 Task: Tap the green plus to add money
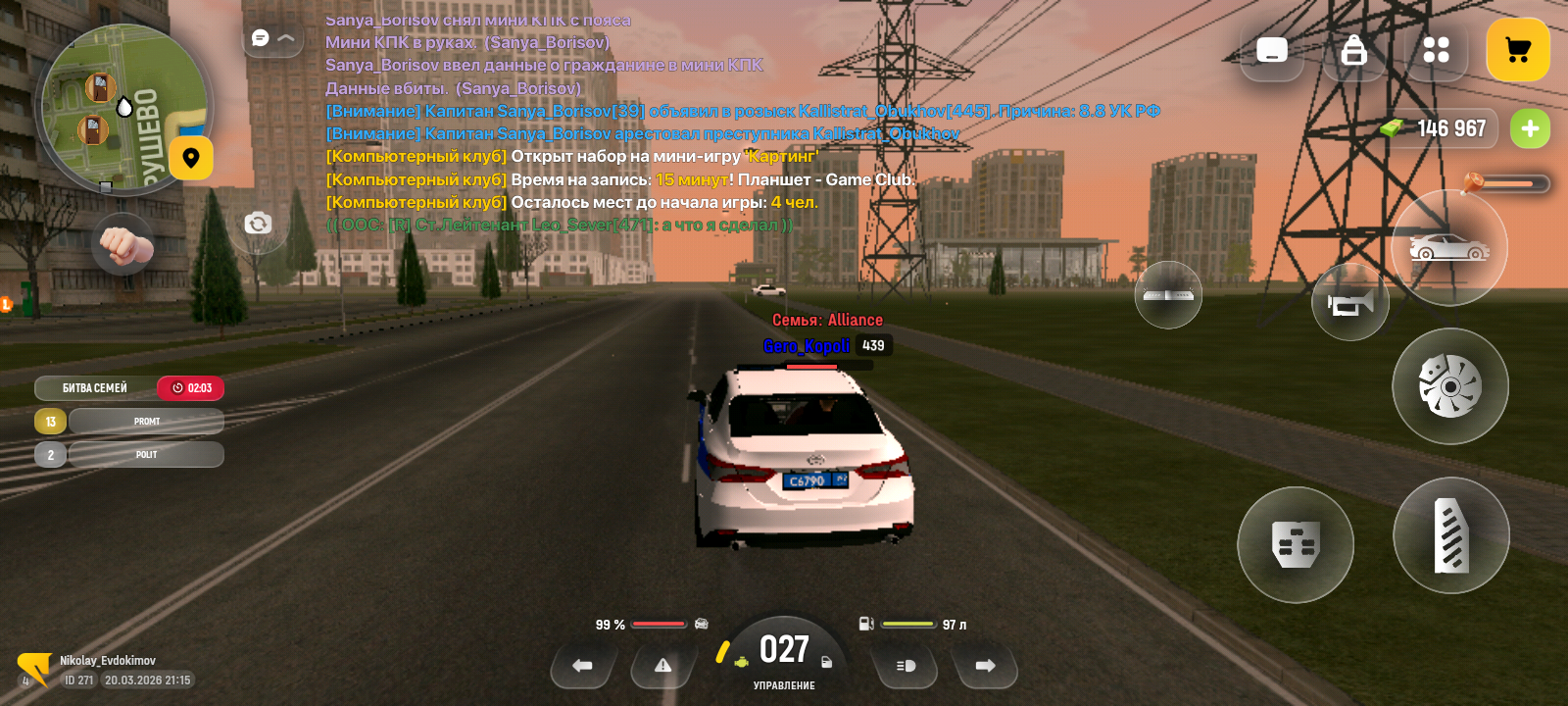1529,128
